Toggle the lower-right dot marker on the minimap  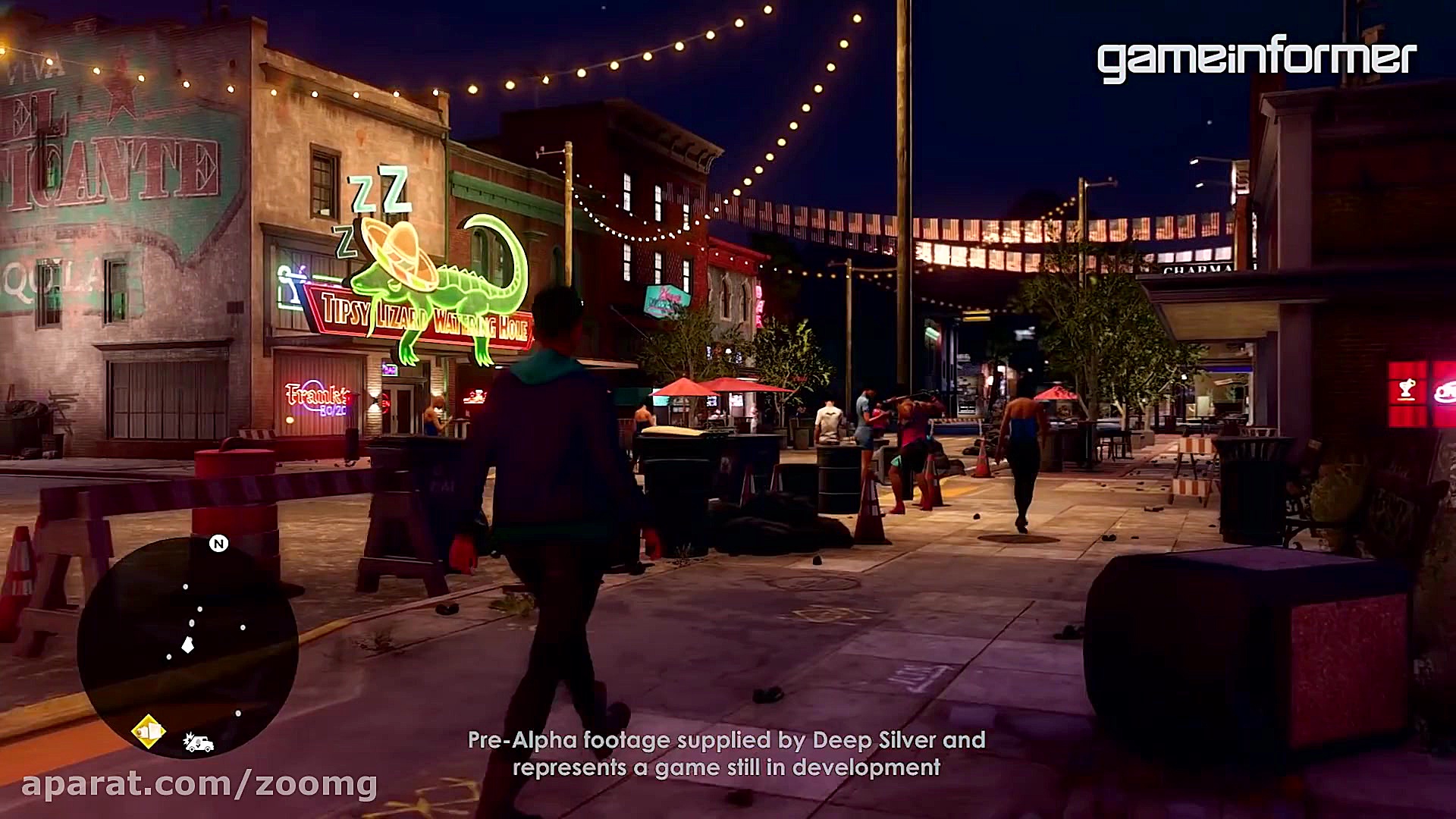[240, 712]
